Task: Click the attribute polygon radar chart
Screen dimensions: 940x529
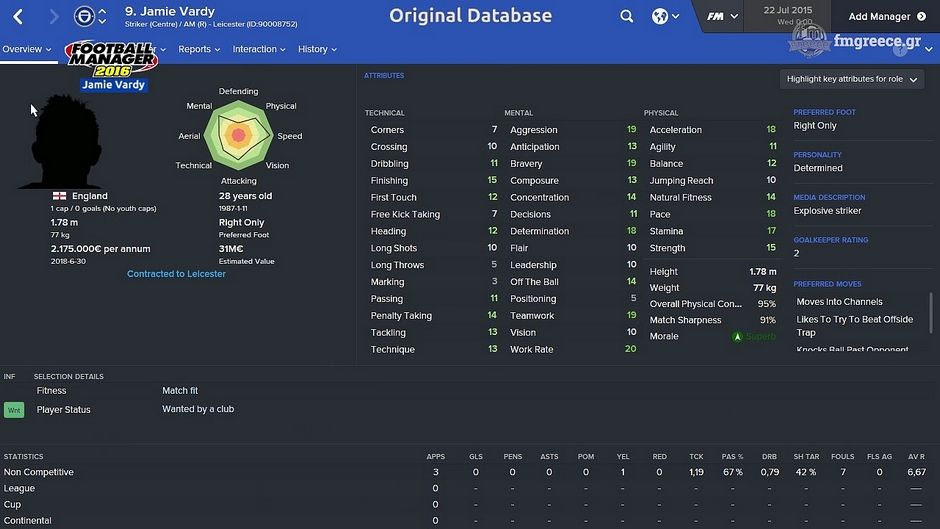Action: pyautogui.click(x=238, y=135)
